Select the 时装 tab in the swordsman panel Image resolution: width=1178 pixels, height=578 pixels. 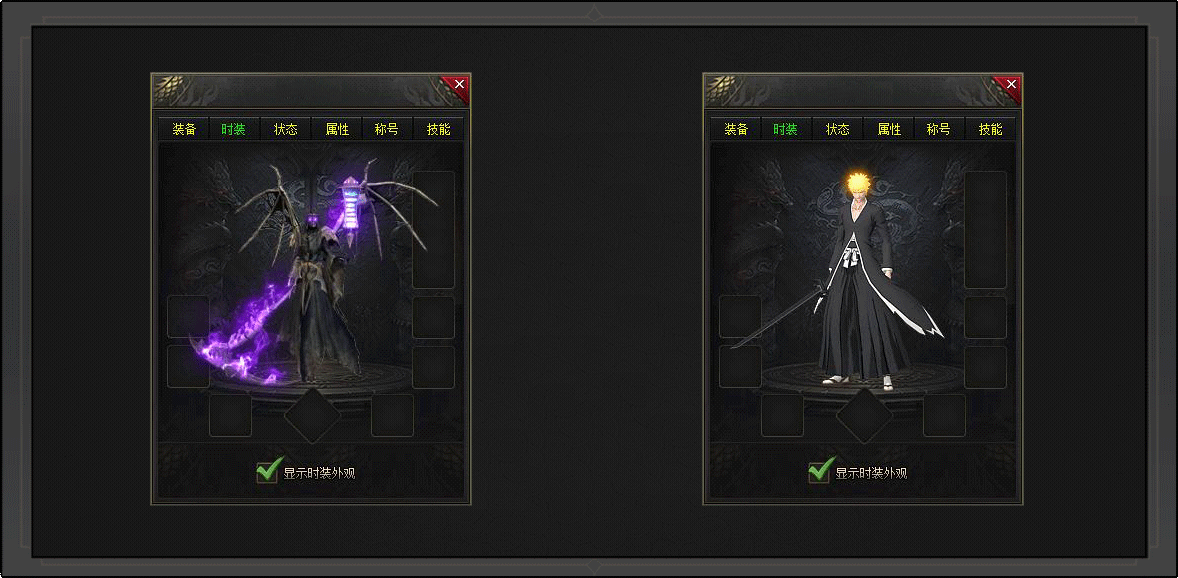(786, 130)
